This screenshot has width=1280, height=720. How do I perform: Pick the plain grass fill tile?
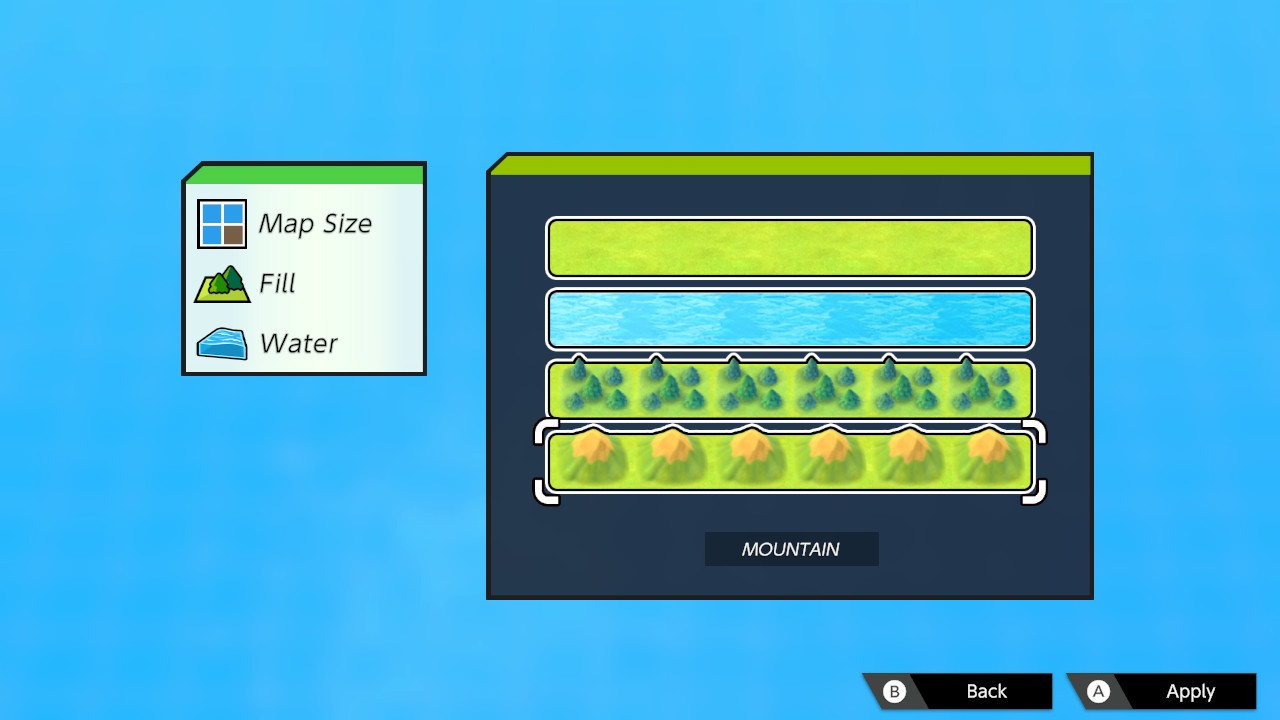[790, 248]
